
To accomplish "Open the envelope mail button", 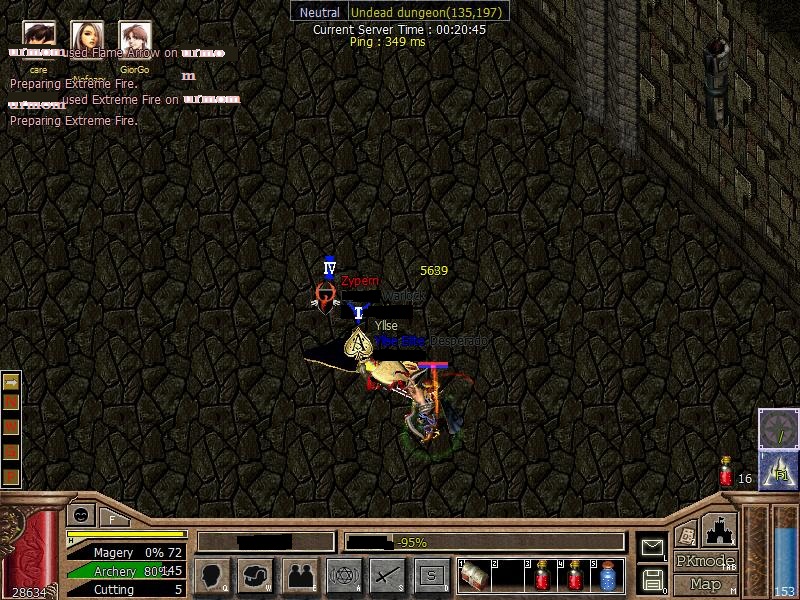I will click(652, 547).
